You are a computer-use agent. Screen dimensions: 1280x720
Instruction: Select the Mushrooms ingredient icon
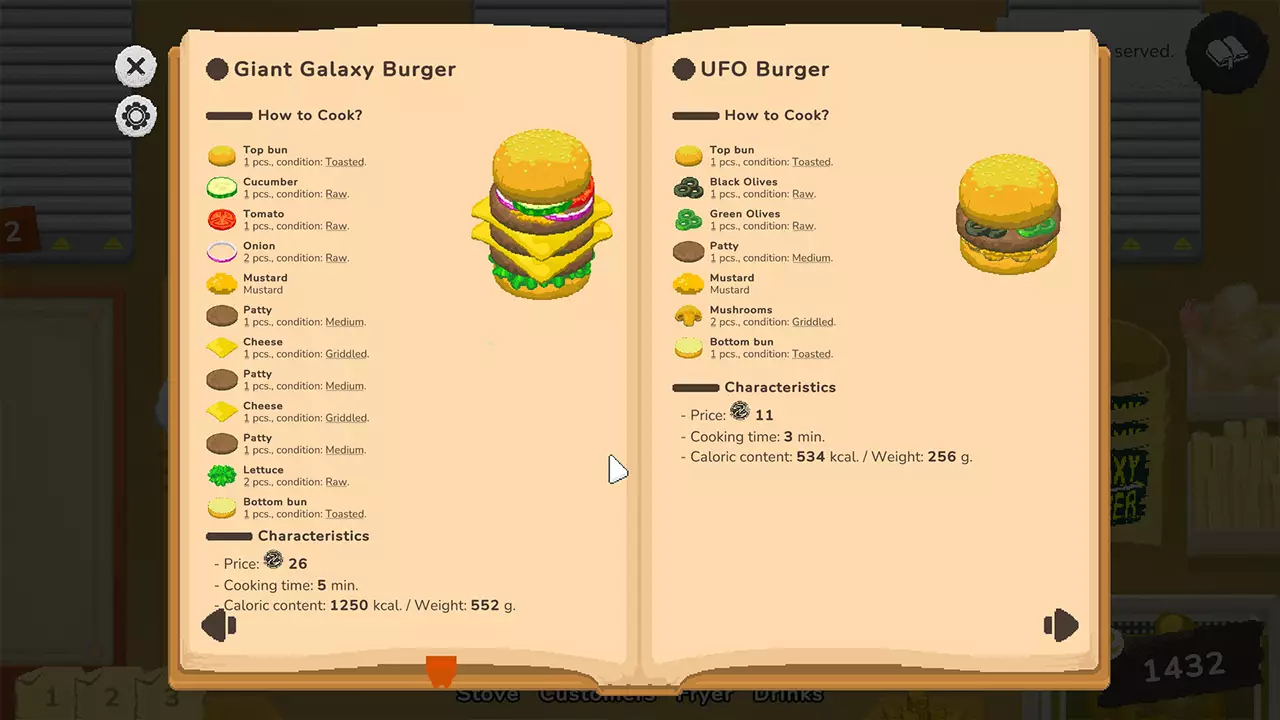(x=688, y=315)
